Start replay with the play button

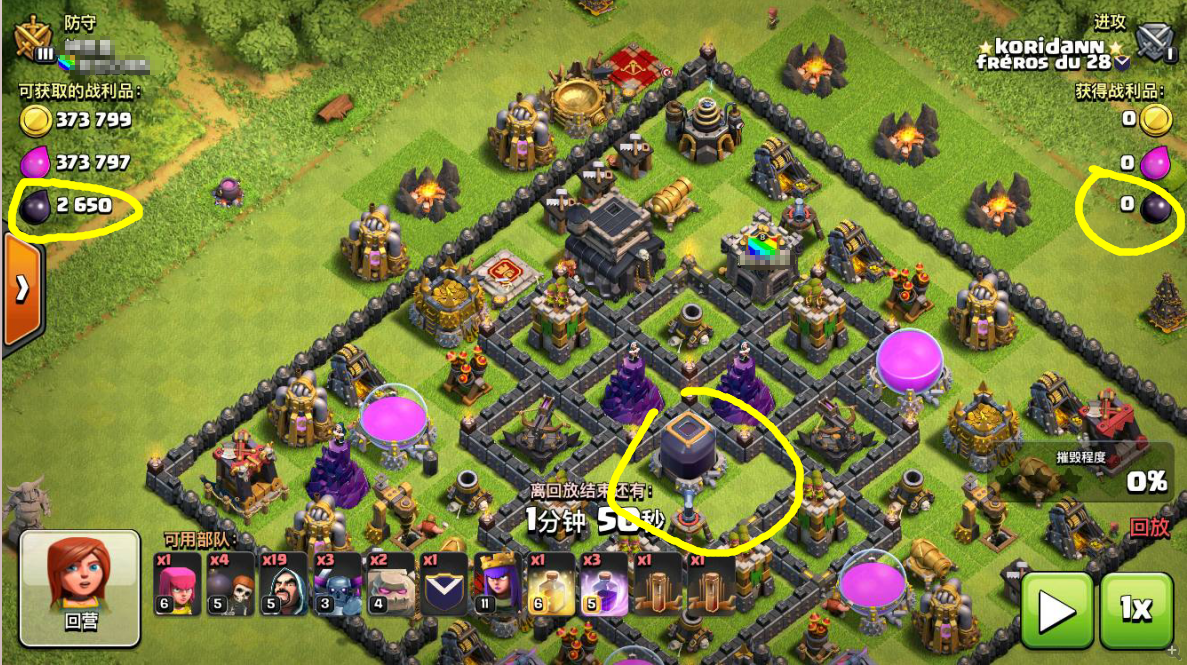pyautogui.click(x=1055, y=609)
